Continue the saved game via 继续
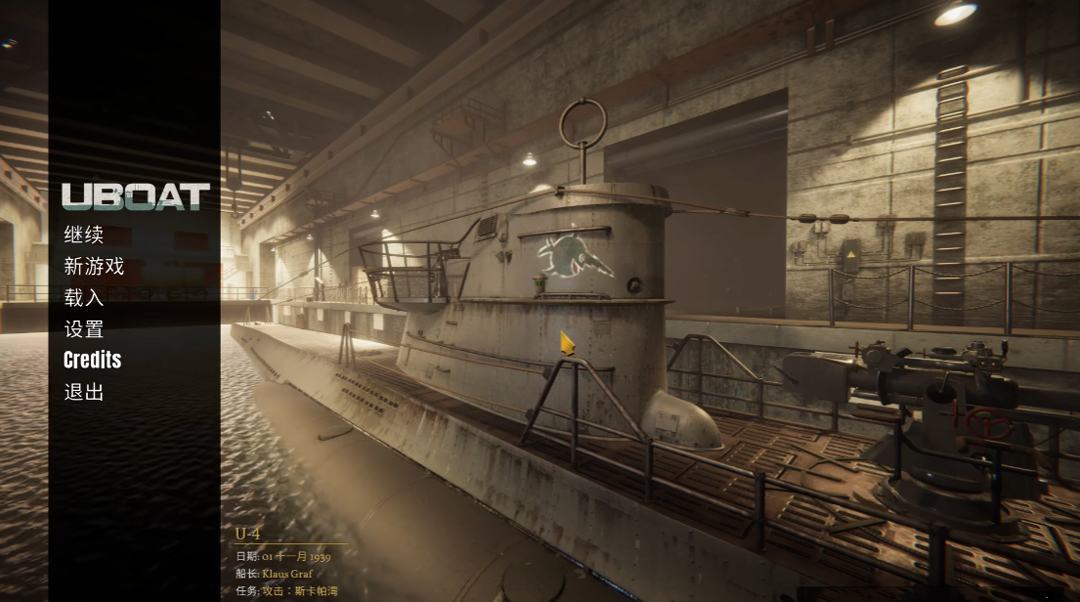Image resolution: width=1080 pixels, height=602 pixels. tap(84, 235)
